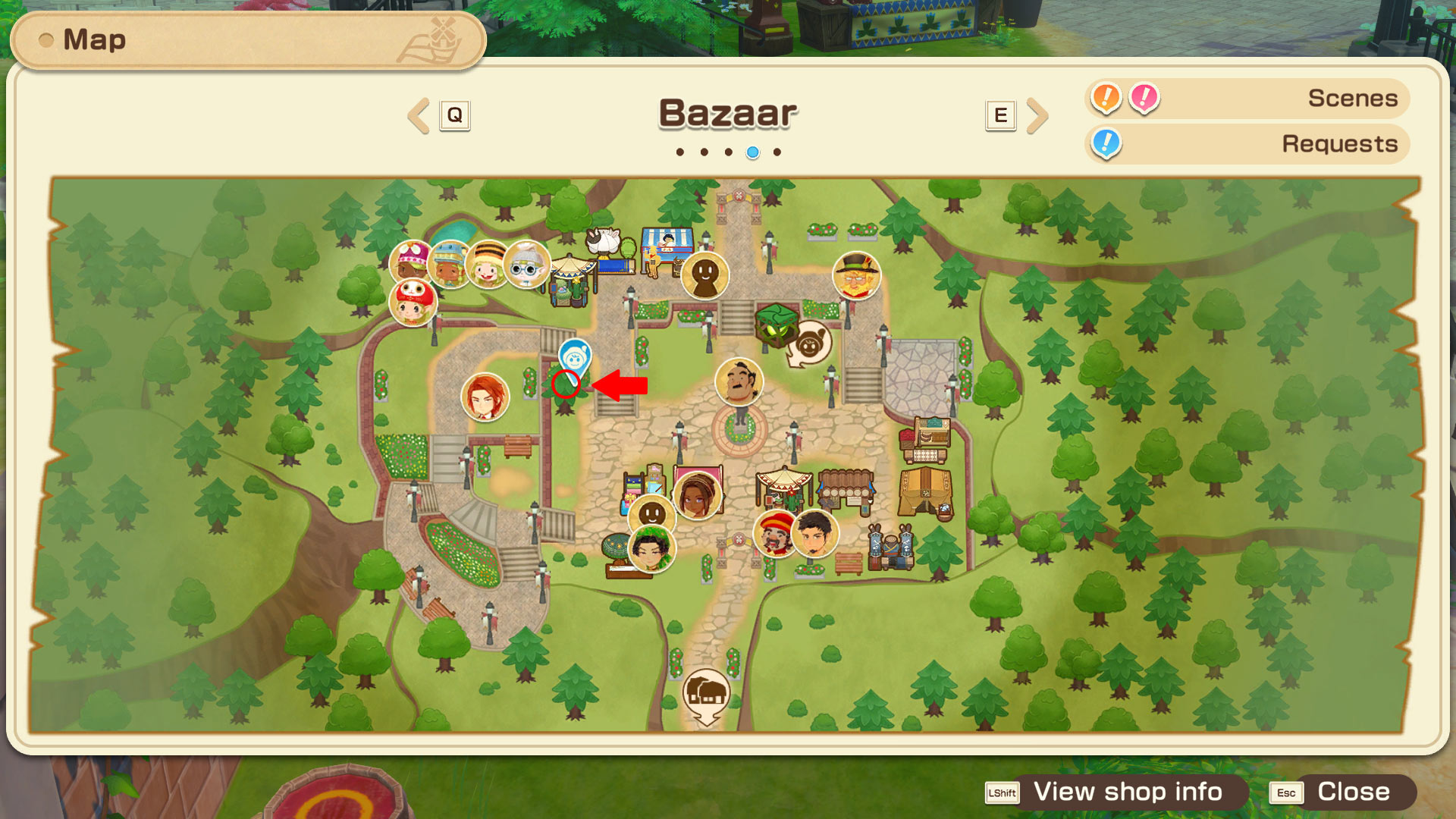This screenshot has height=819, width=1456.
Task: Click the top-hat gentleman portrait marker
Action: (856, 275)
